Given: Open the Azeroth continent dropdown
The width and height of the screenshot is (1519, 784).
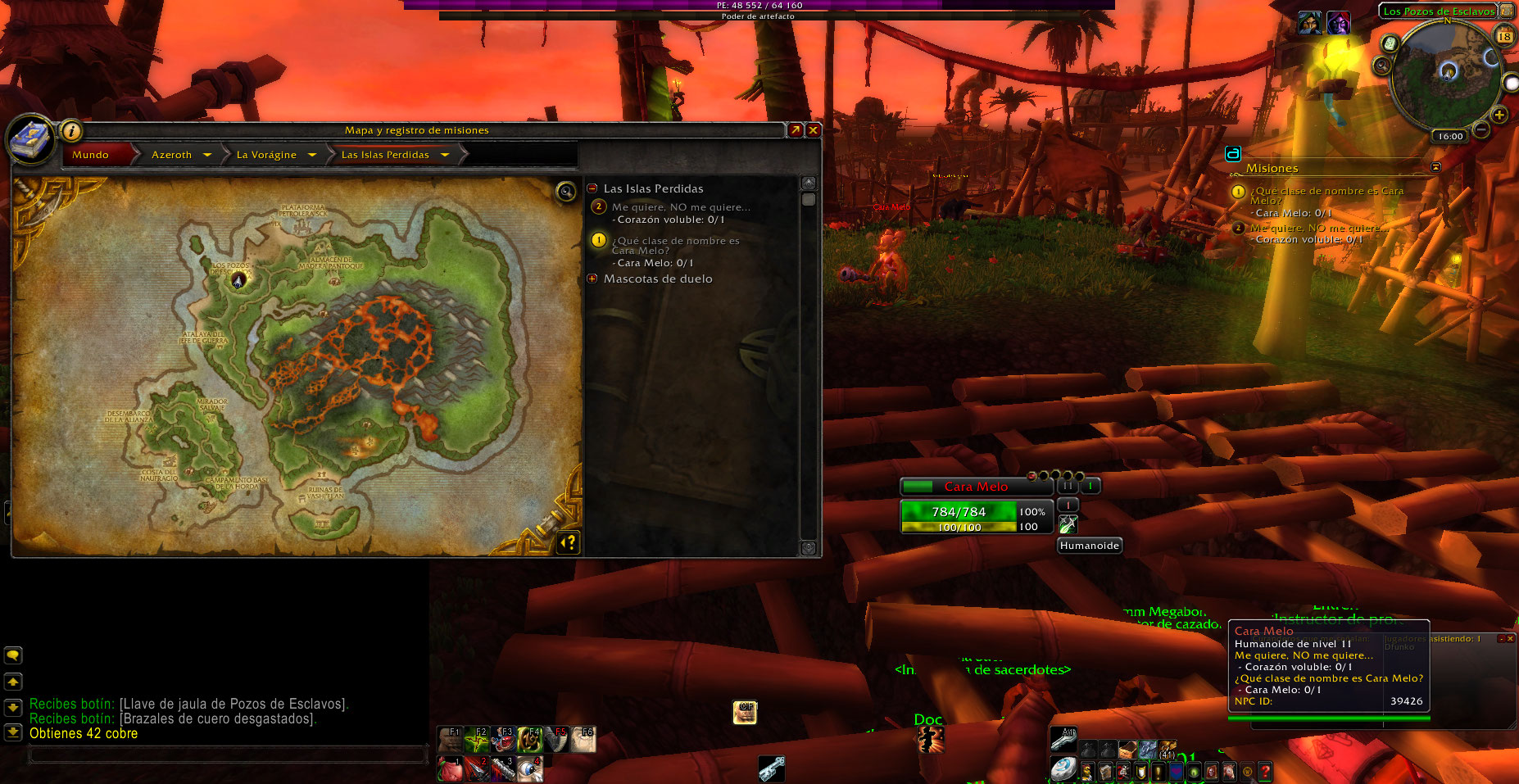Looking at the screenshot, I should [x=207, y=155].
